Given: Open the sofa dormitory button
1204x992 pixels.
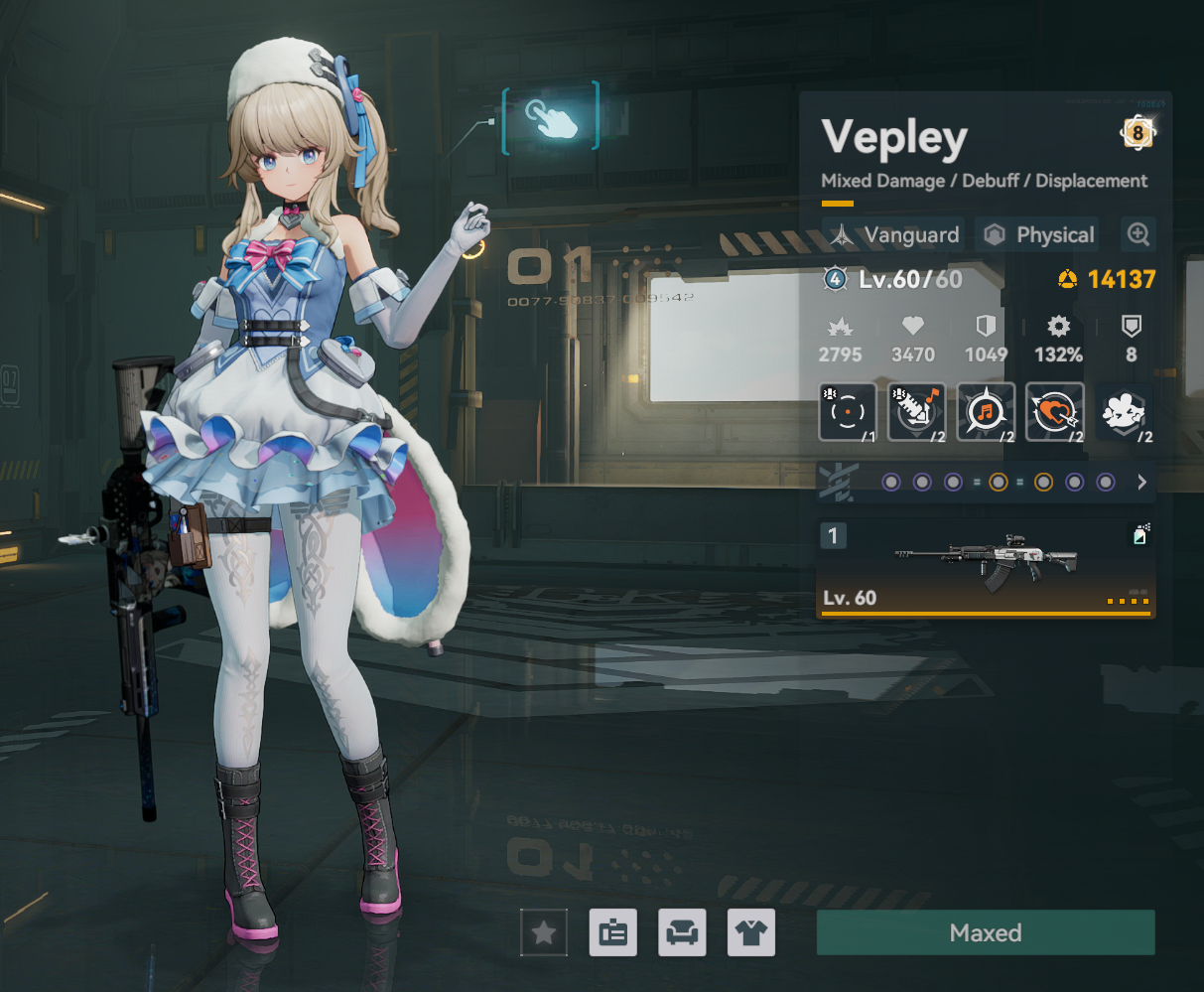Looking at the screenshot, I should click(682, 932).
